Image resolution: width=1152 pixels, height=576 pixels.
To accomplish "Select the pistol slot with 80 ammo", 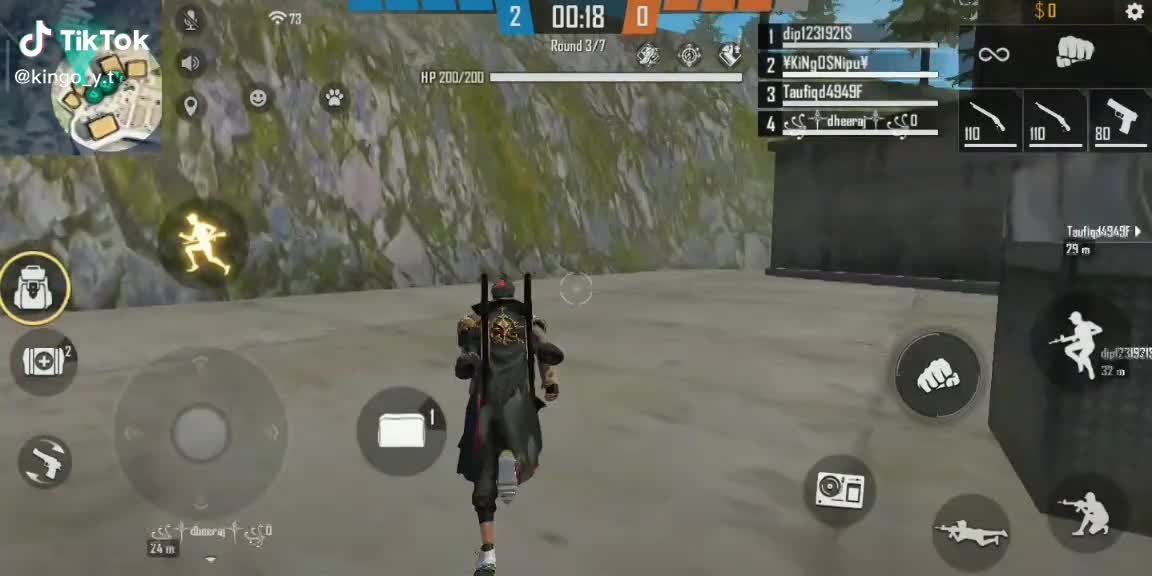I will [x=1120, y=121].
